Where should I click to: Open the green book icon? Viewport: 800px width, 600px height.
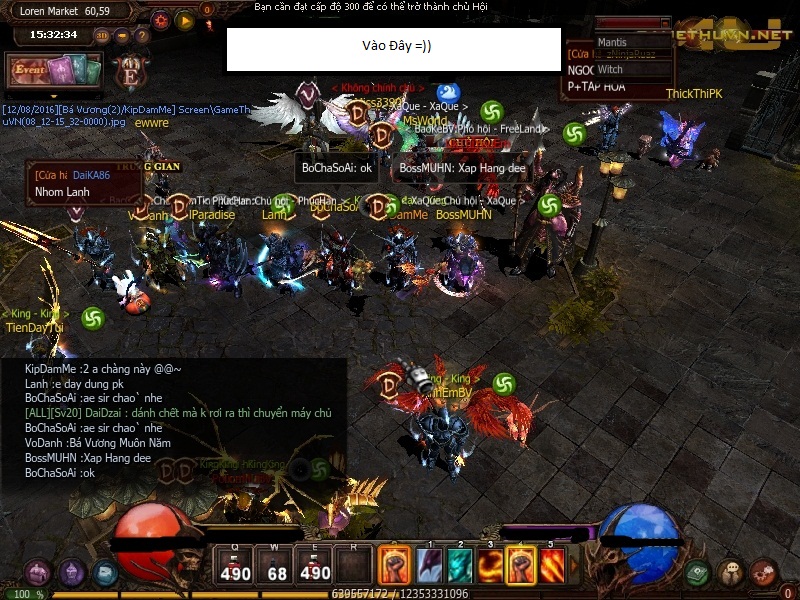pos(699,573)
